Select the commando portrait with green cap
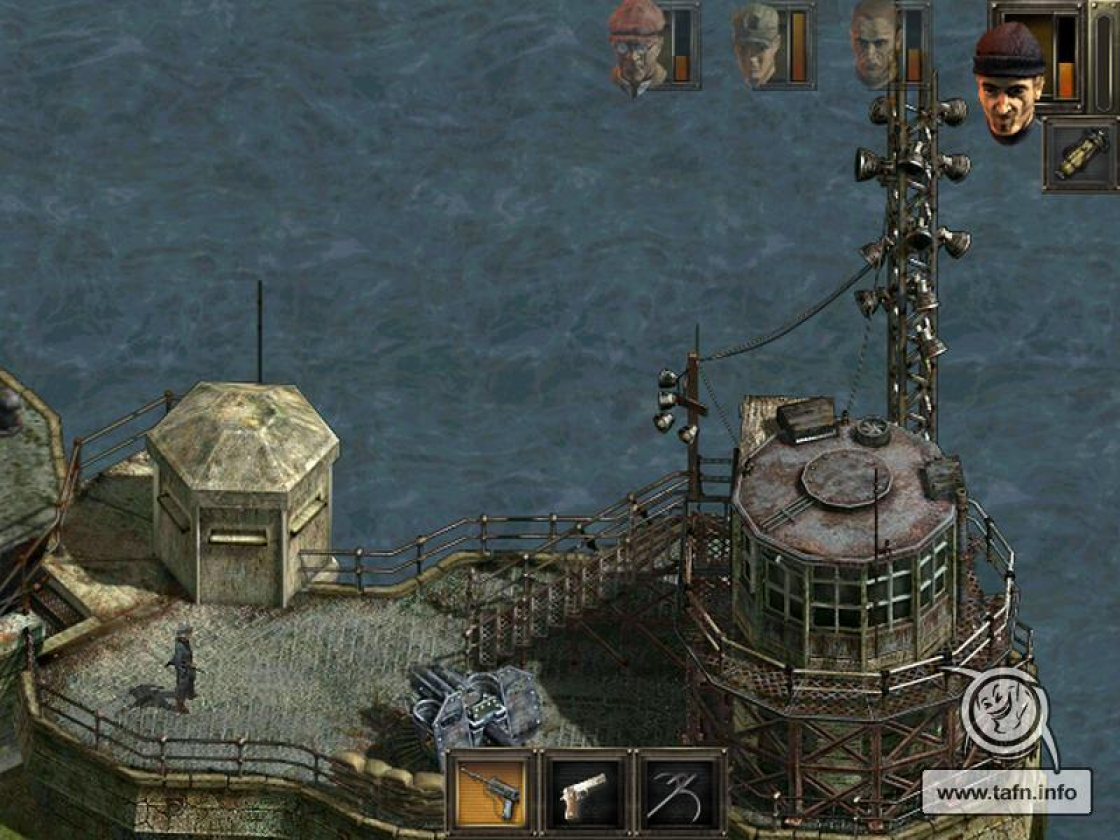 click(x=756, y=45)
